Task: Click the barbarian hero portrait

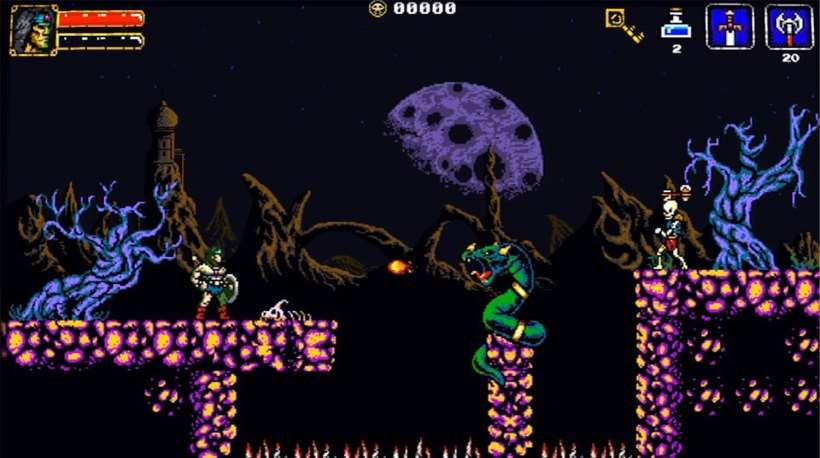Action: pyautogui.click(x=31, y=29)
